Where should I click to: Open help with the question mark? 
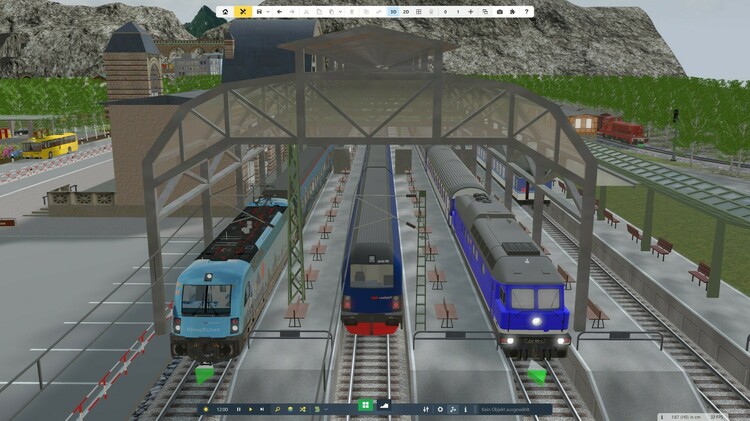tap(526, 12)
